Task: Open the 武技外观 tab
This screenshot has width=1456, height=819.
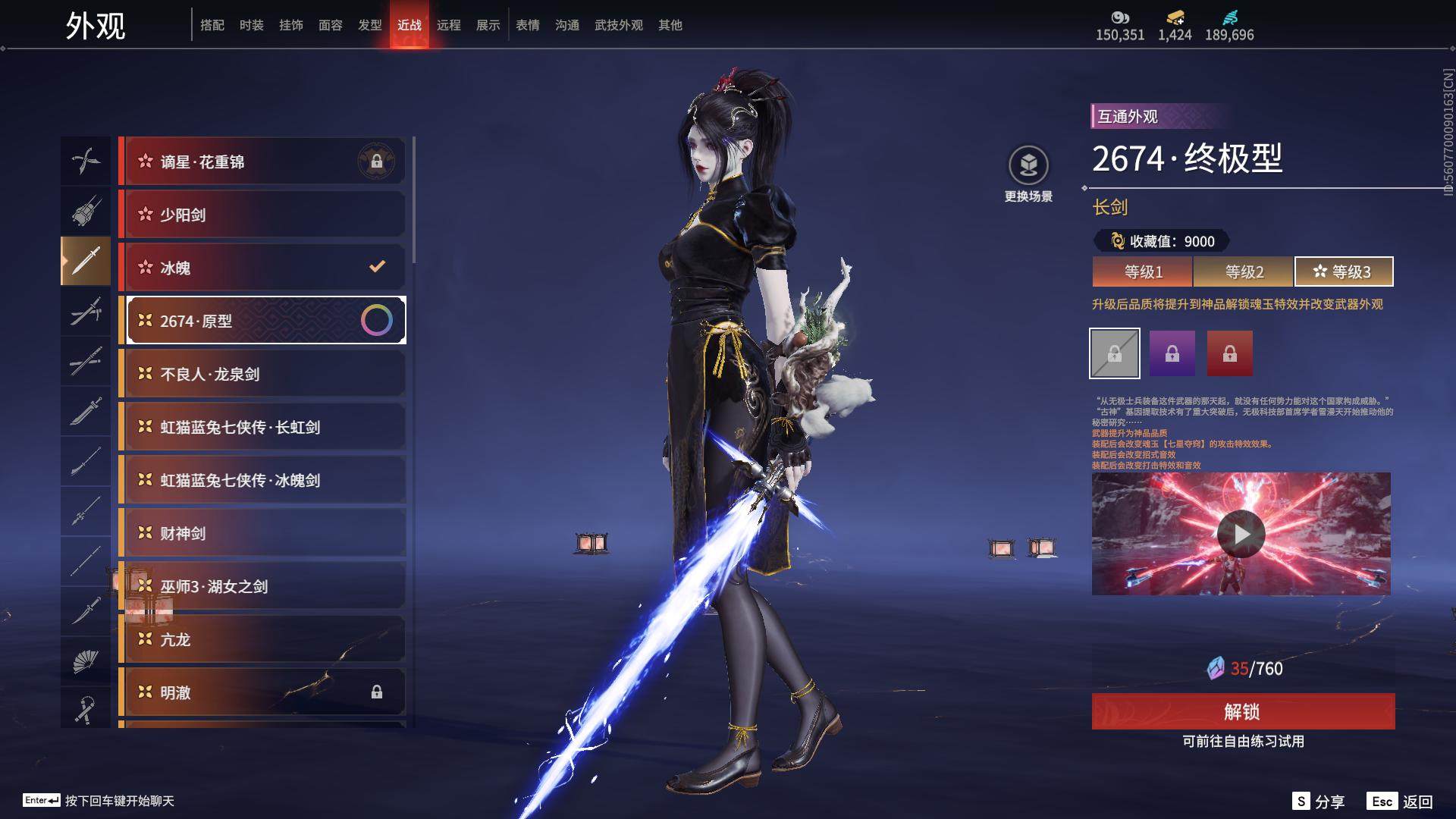Action: 618,25
